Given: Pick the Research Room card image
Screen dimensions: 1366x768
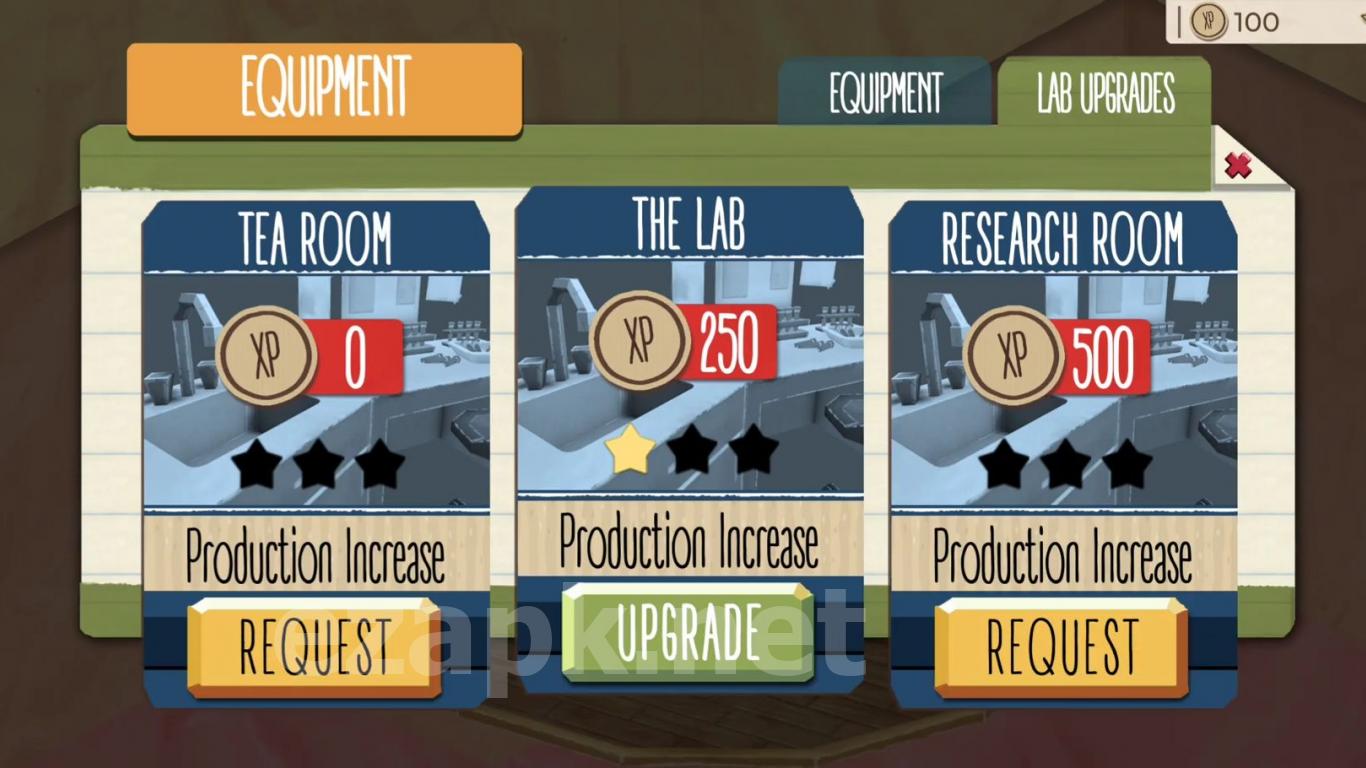Looking at the screenshot, I should [1063, 390].
